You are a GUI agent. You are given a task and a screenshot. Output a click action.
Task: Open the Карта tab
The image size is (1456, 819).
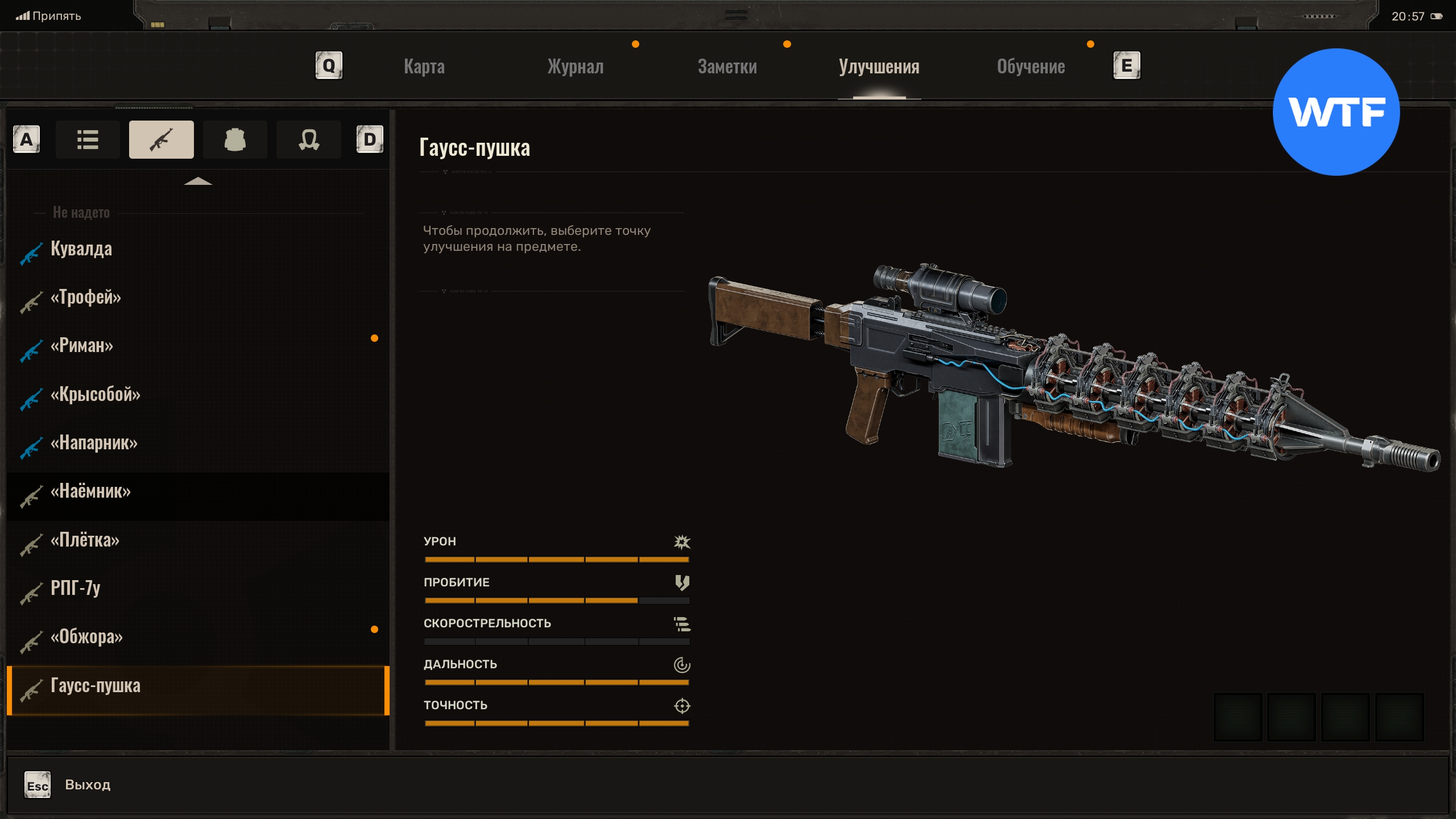pyautogui.click(x=424, y=67)
